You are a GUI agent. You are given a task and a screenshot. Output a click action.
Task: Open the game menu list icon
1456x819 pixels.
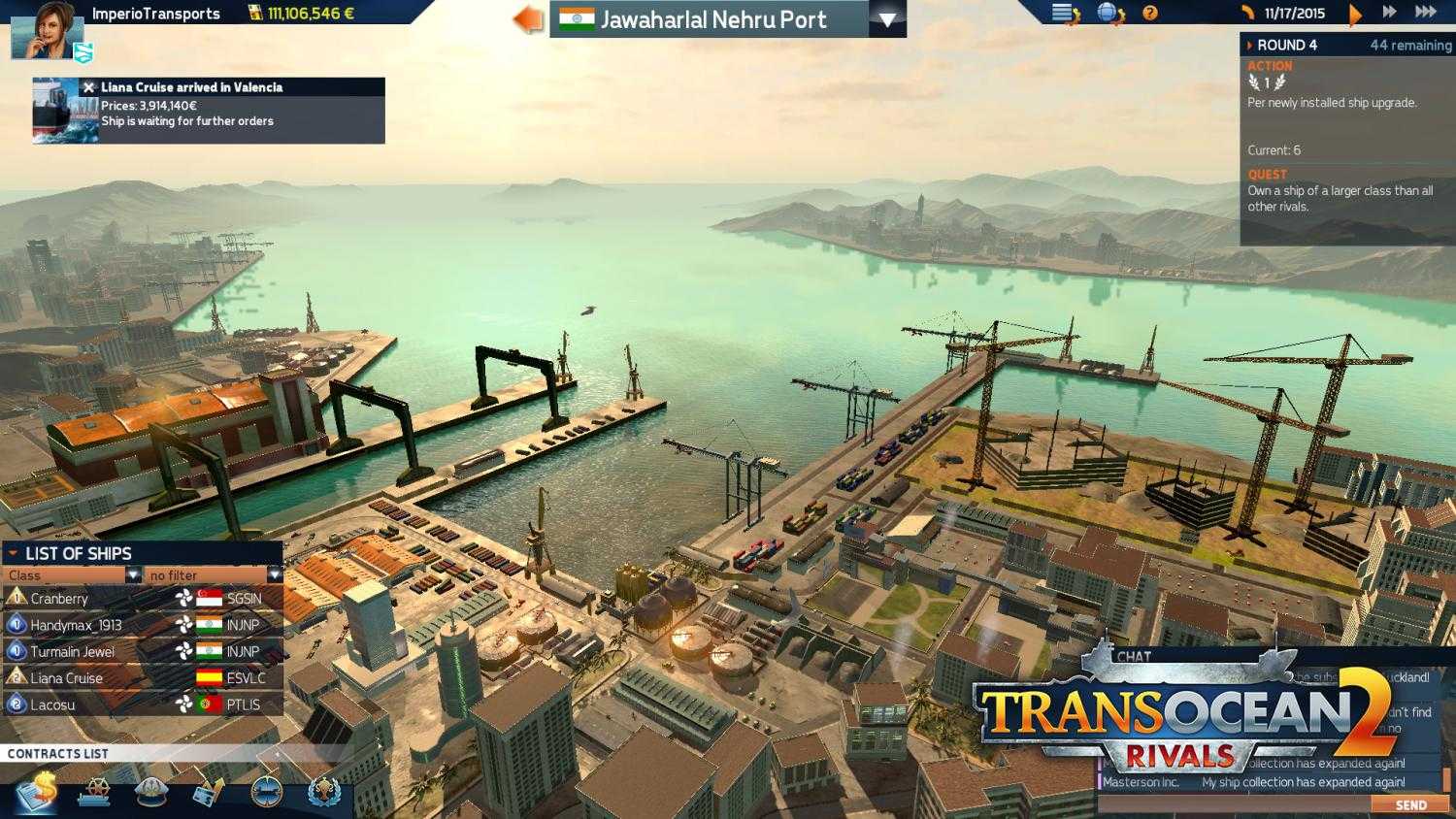1064,12
